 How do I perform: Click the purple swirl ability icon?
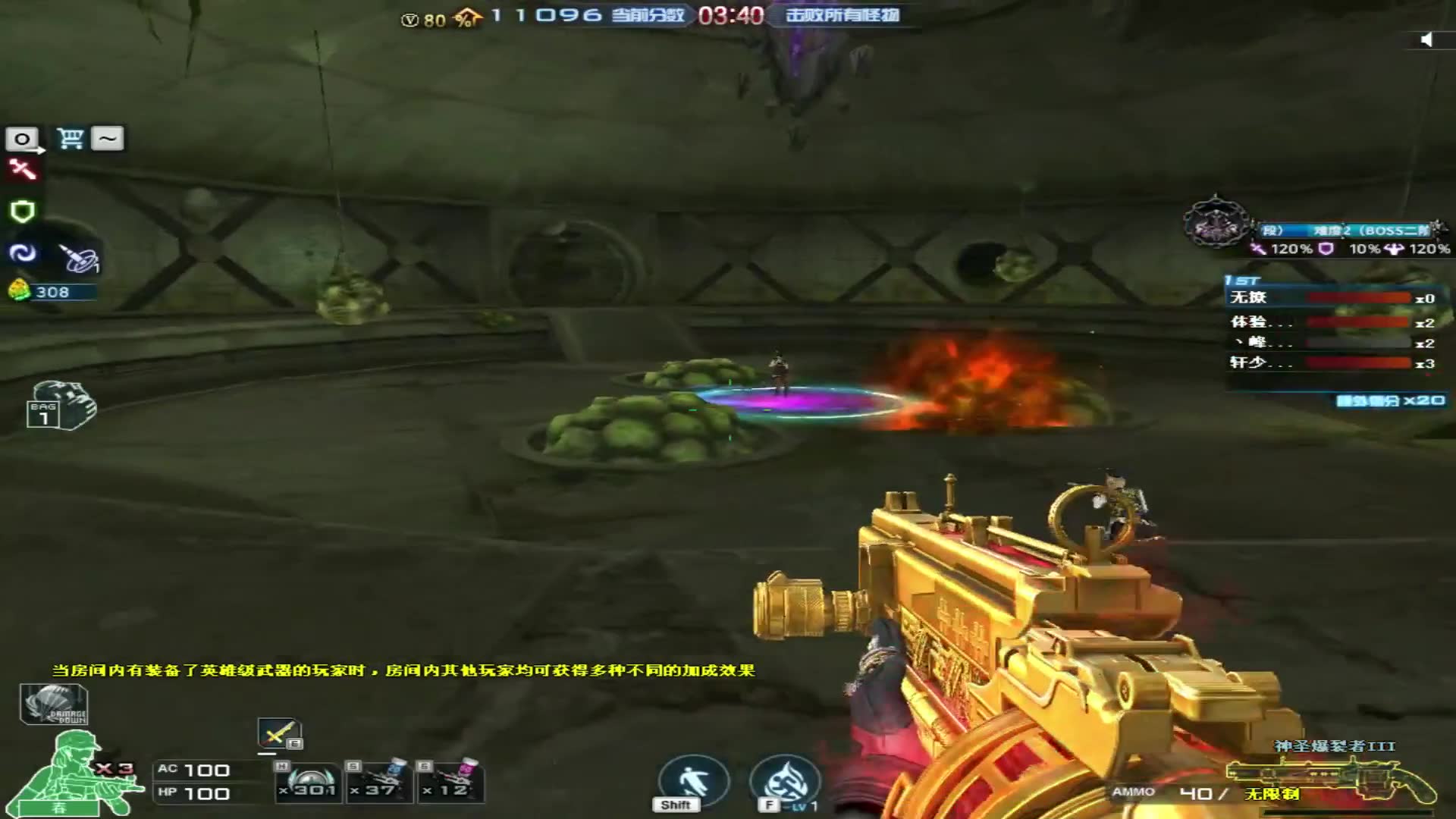click(x=23, y=253)
